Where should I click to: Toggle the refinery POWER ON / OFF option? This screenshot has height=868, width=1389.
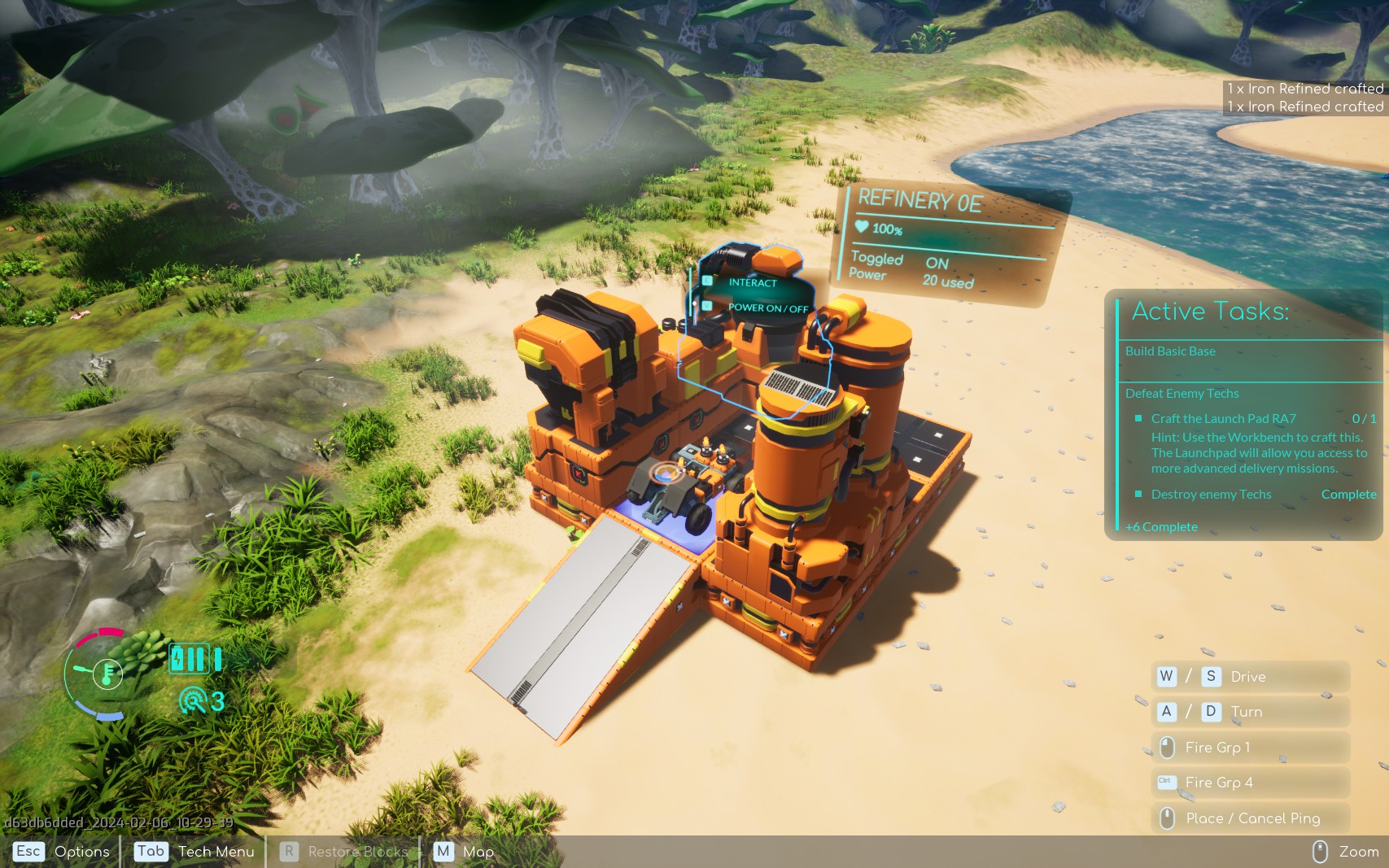(x=767, y=308)
